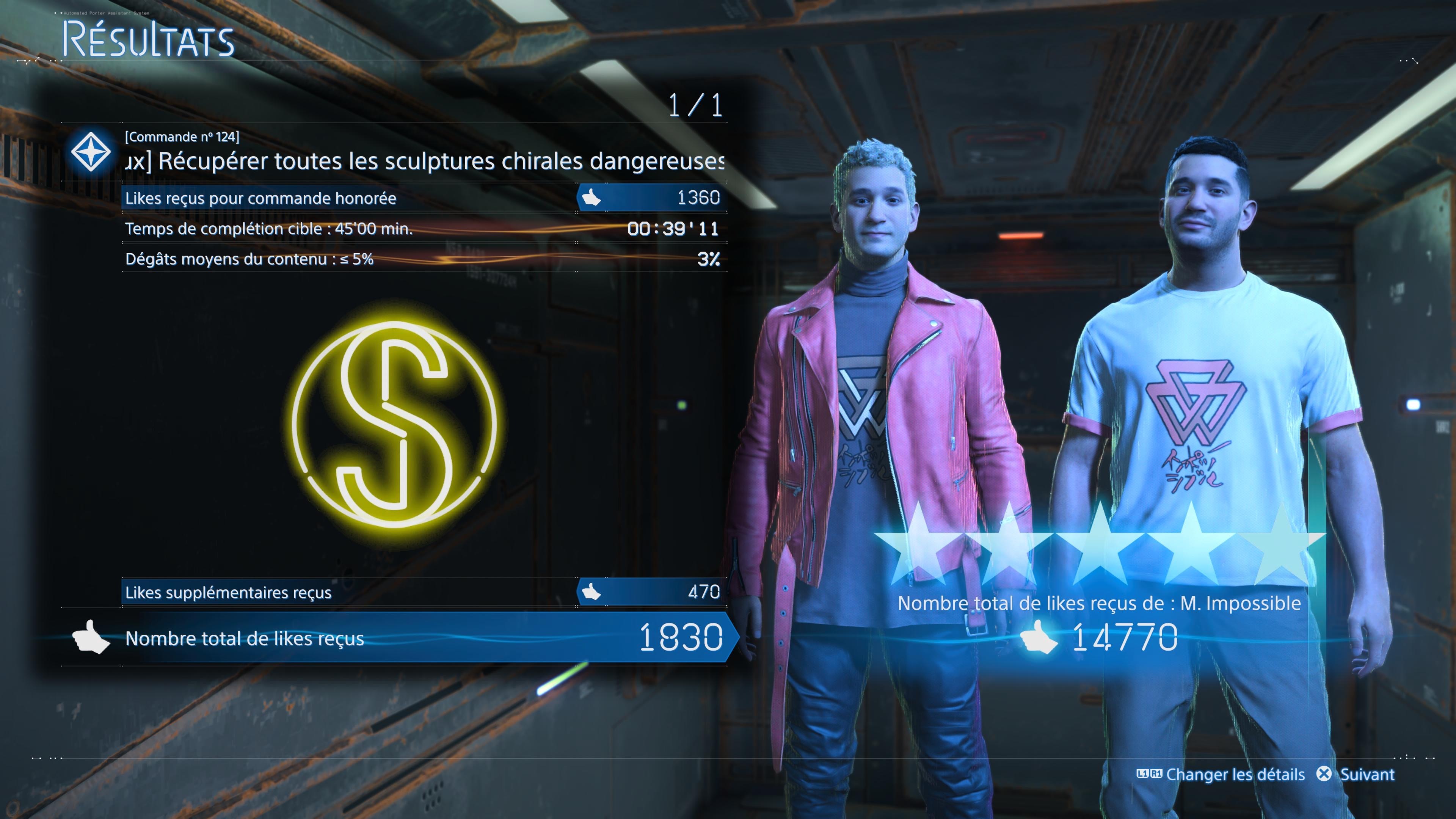Continue with the Suivant button
Image resolution: width=1456 pixels, height=819 pixels.
pyautogui.click(x=1357, y=774)
